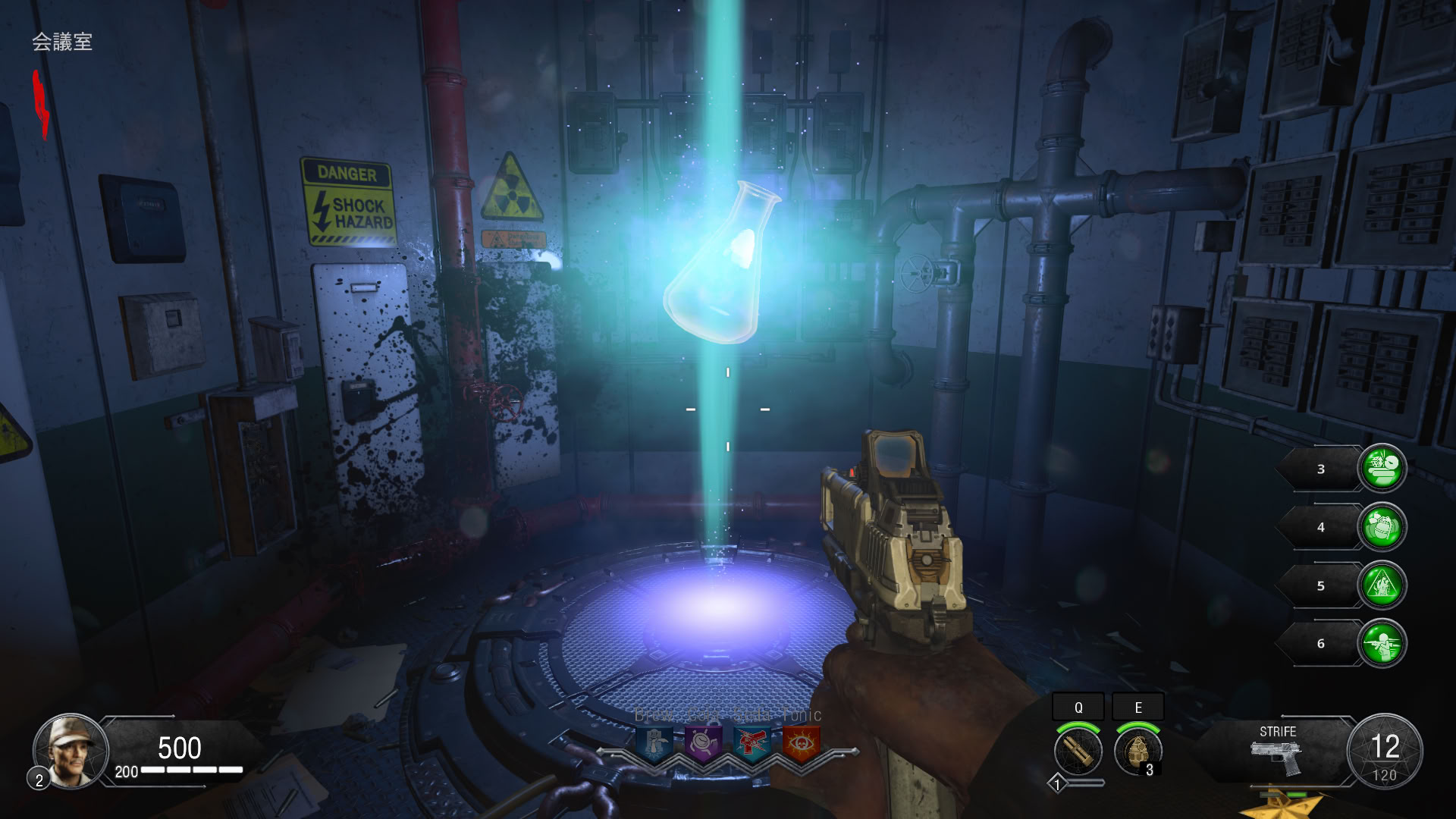Use the rifleman elixir in slot 6
The image size is (1456, 819).
[1382, 644]
